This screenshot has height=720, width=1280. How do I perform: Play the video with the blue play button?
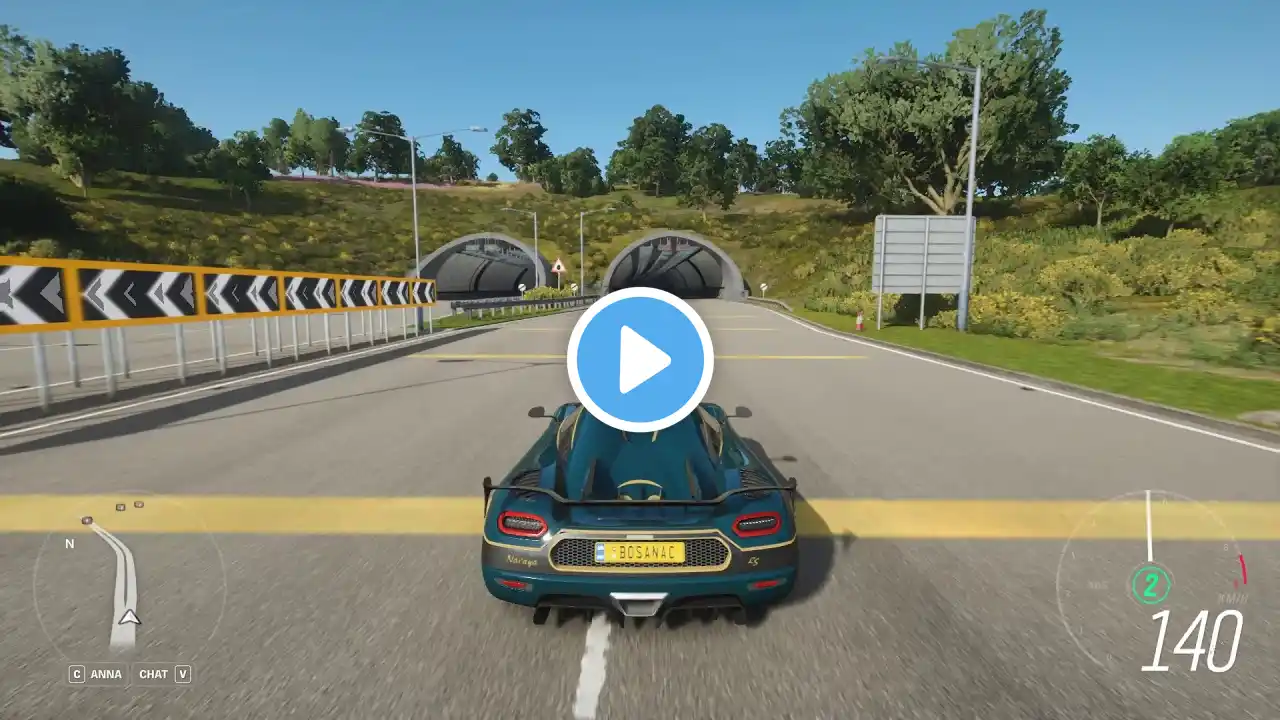pos(640,360)
